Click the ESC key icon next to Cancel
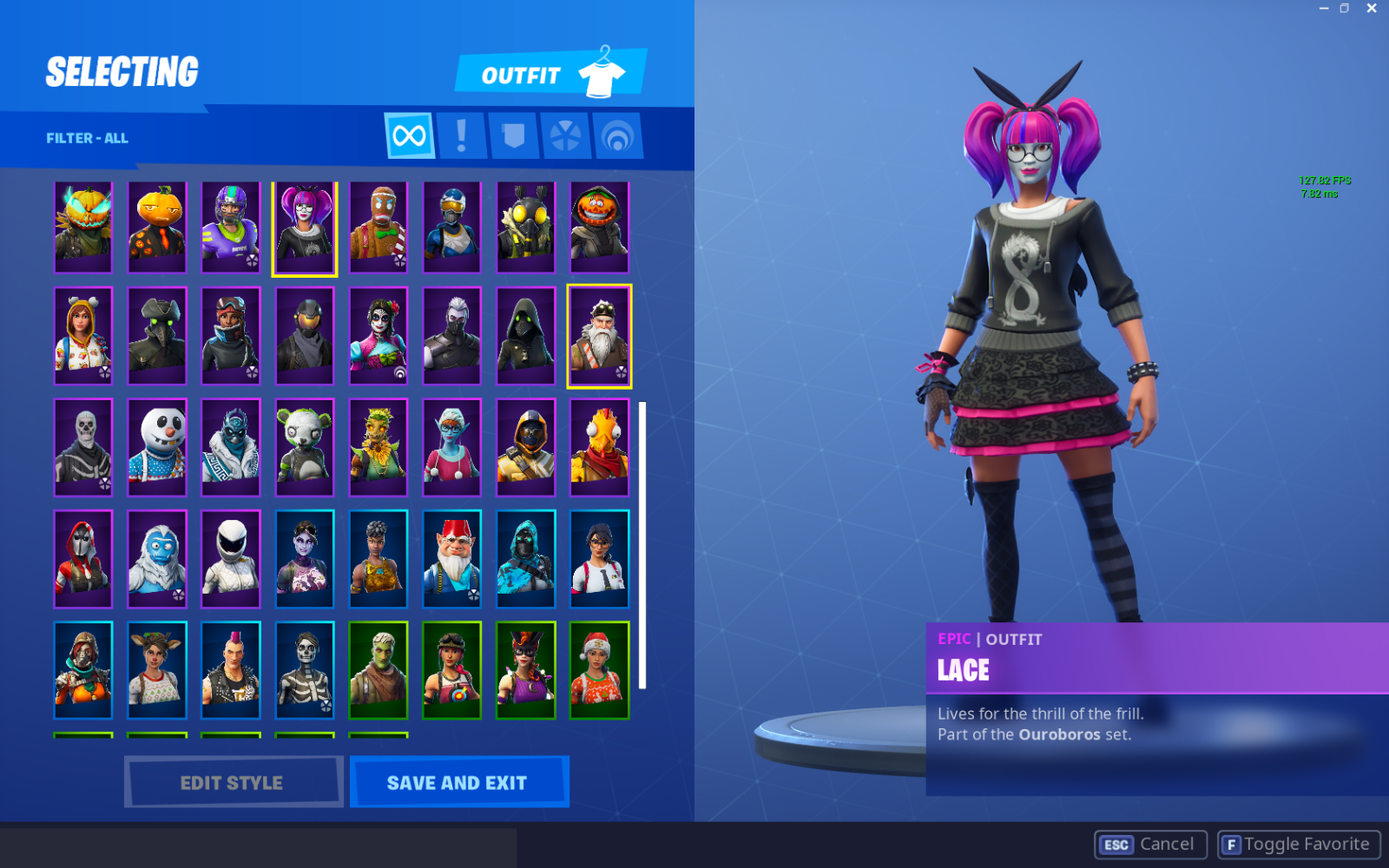 [1116, 844]
